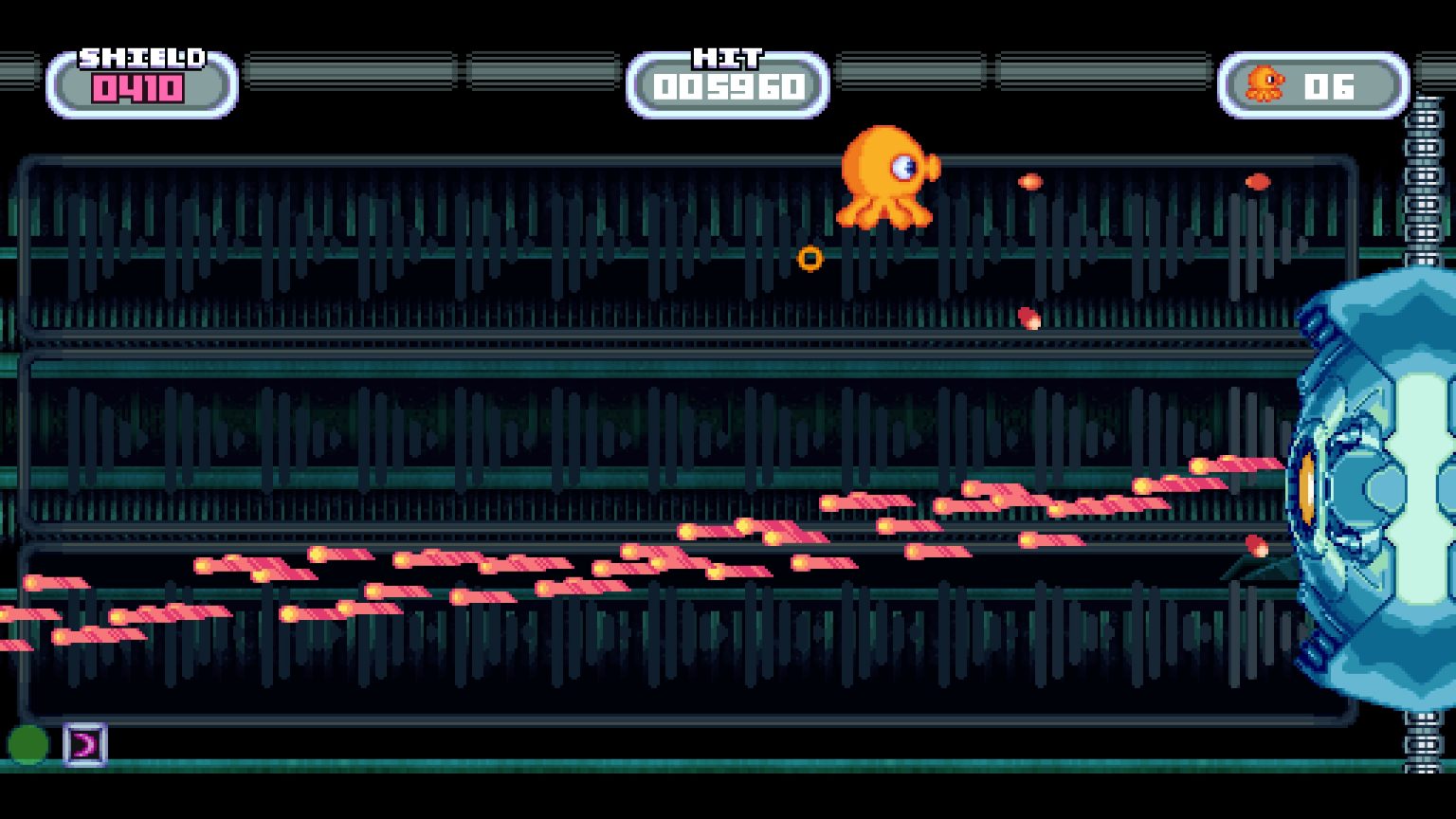Select the pink chevron power-up icon bottom left
This screenshot has width=1456, height=819.
coord(83,747)
